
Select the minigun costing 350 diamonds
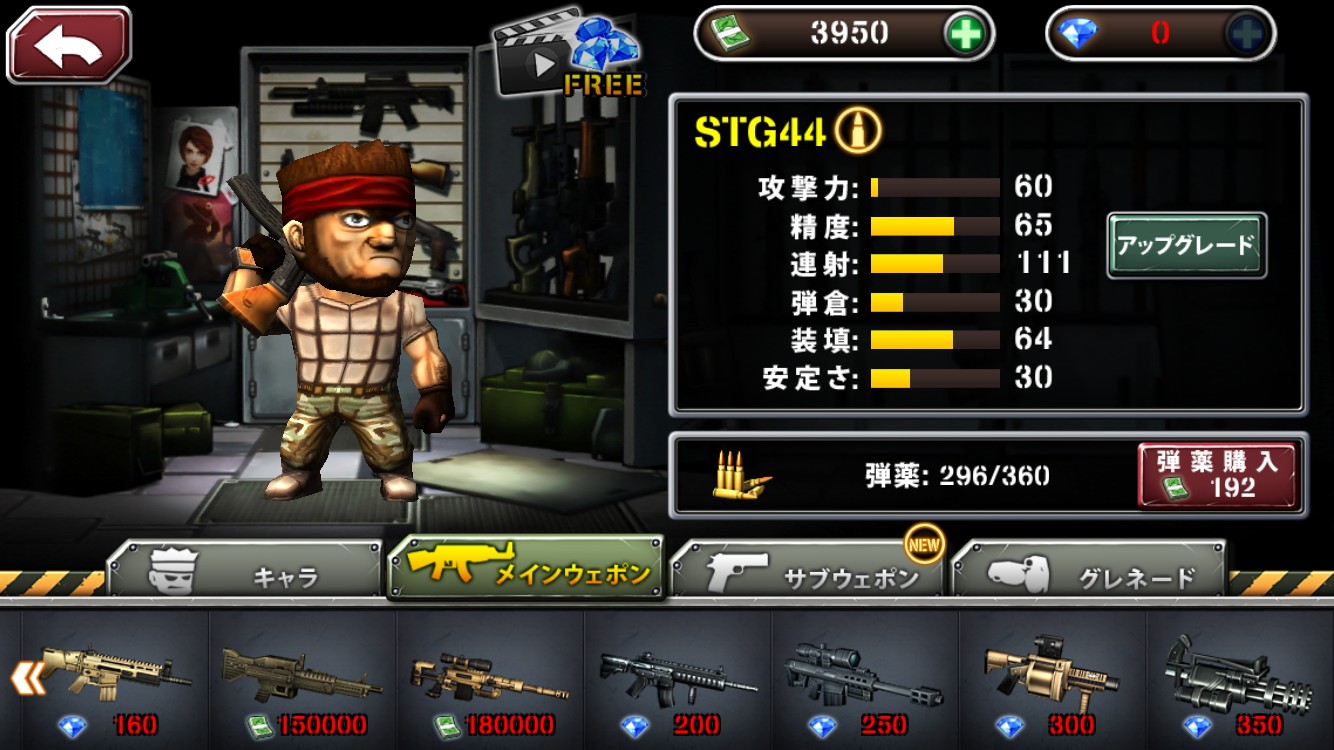click(x=1240, y=680)
